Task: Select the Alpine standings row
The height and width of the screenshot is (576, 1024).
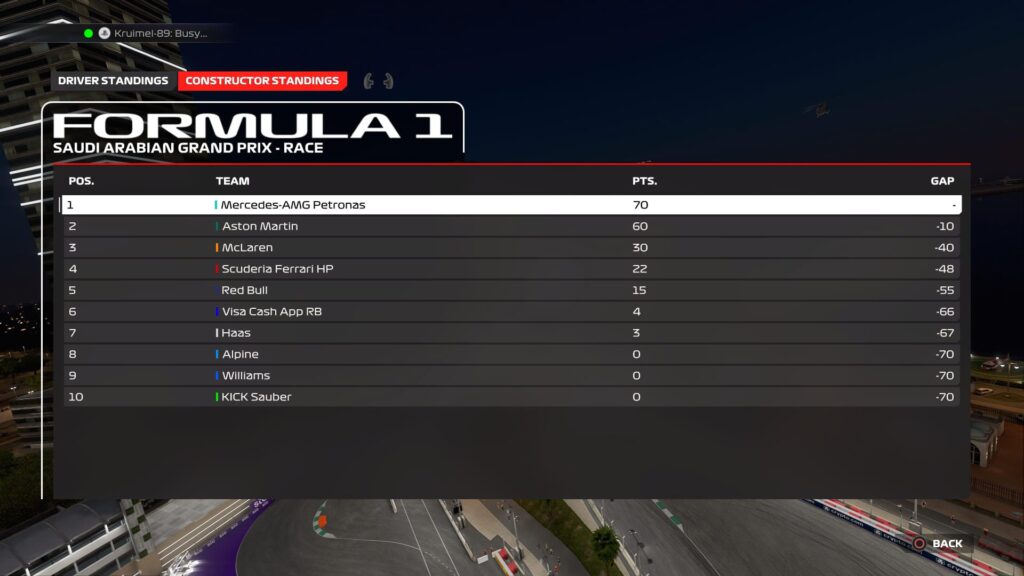Action: tap(510, 355)
